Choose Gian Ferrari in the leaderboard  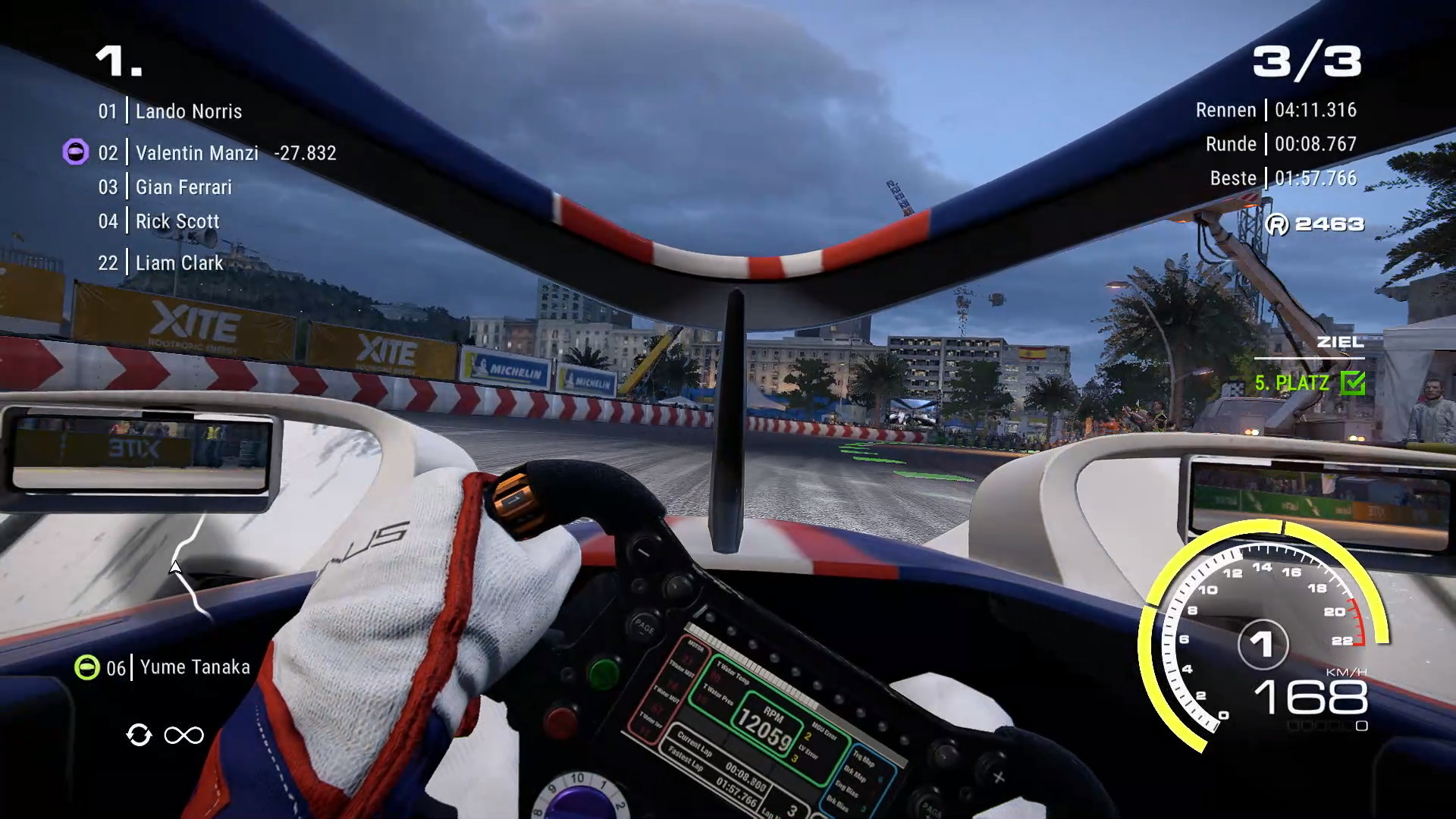[184, 187]
